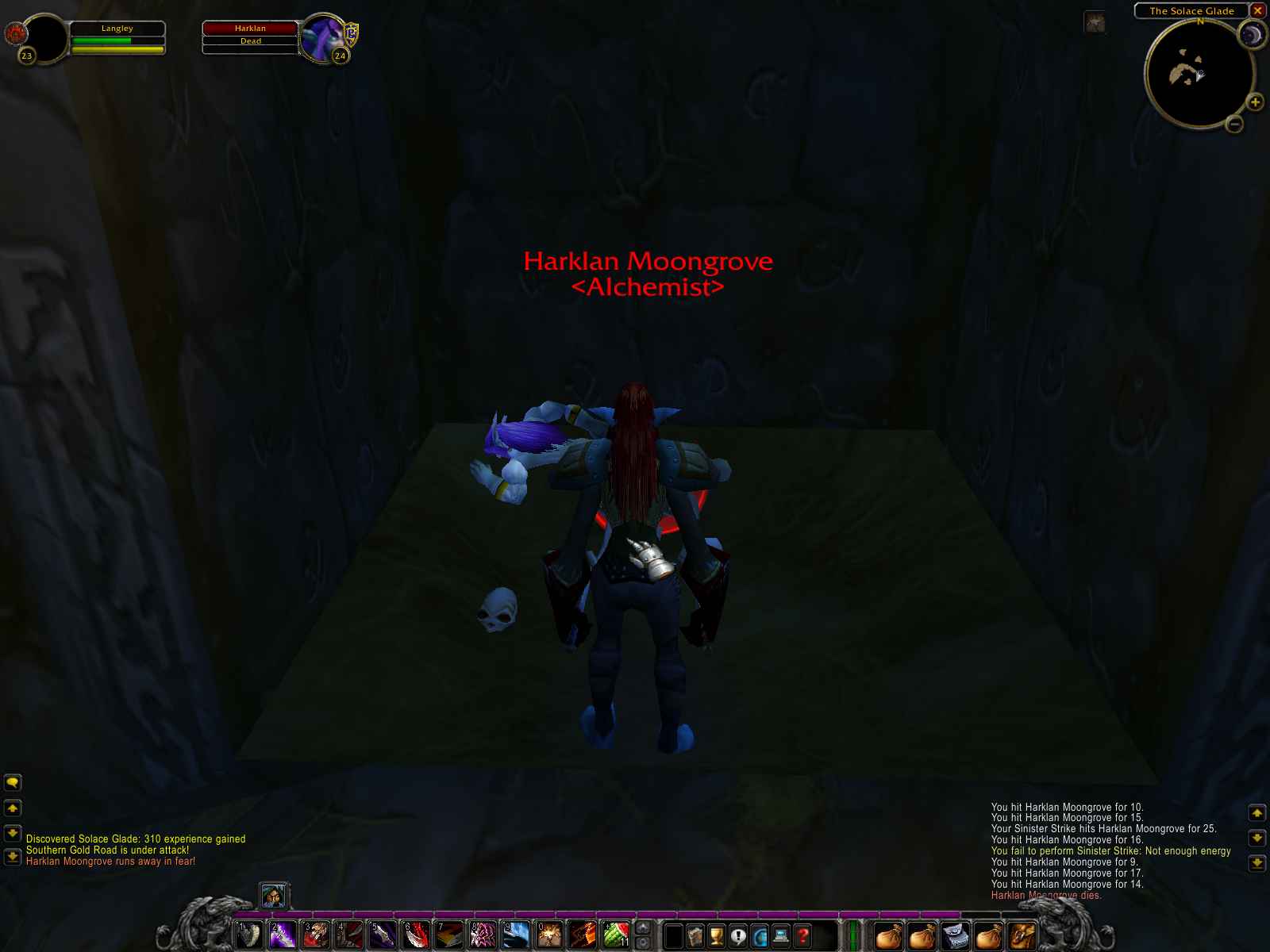Viewport: 1270px width, 952px height.
Task: Close The Solace Glade zone header
Action: (x=1258, y=10)
